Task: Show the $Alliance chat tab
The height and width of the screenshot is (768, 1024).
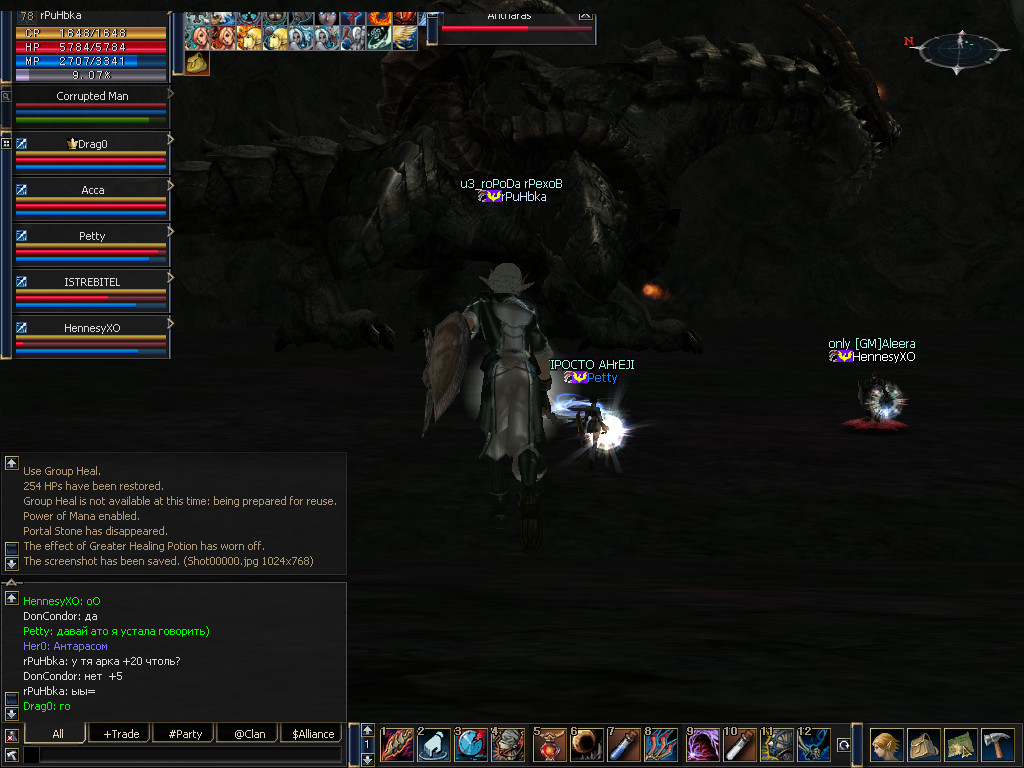Action: (x=313, y=734)
